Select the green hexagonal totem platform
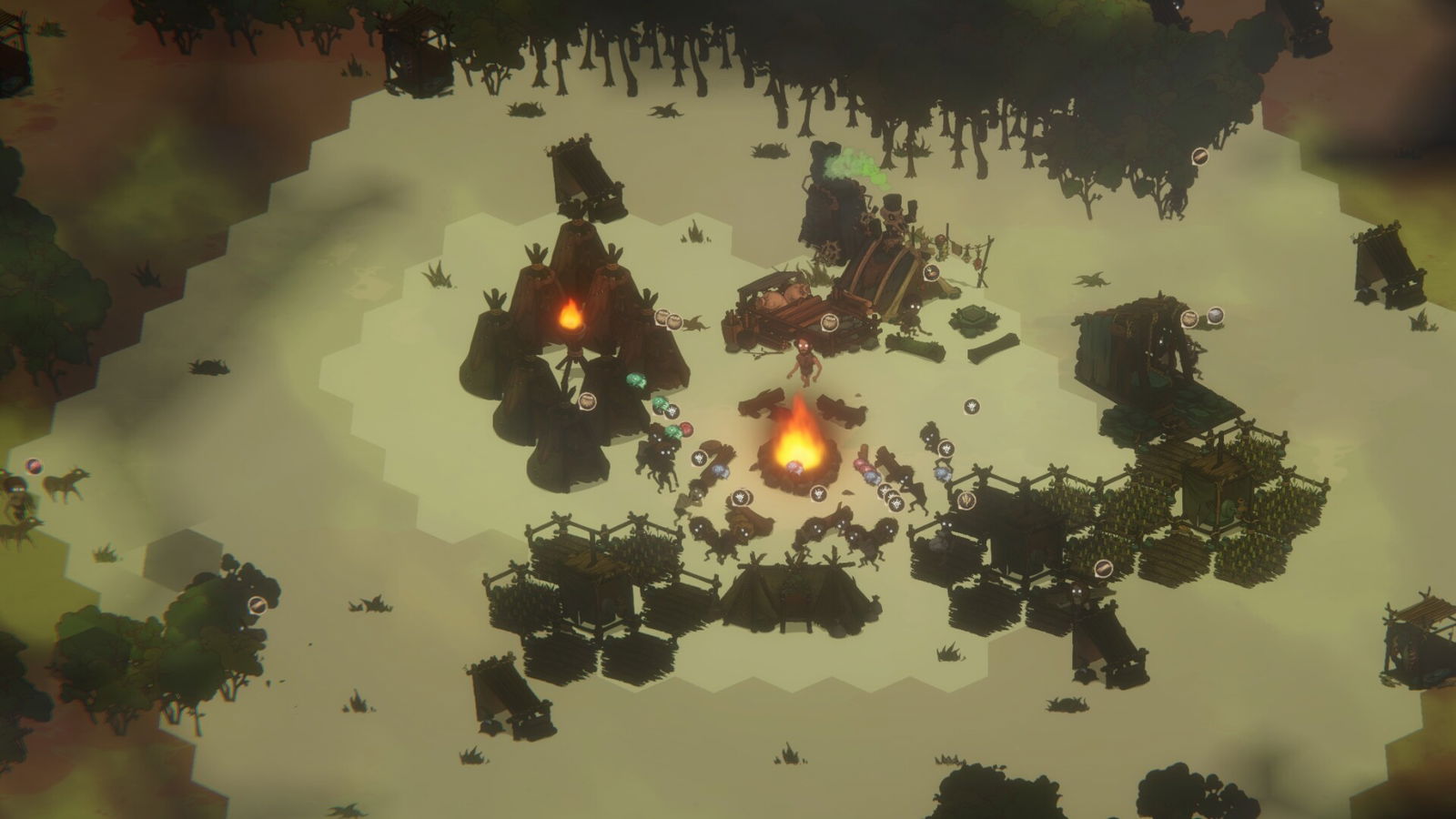The width and height of the screenshot is (1456, 819). click(974, 320)
